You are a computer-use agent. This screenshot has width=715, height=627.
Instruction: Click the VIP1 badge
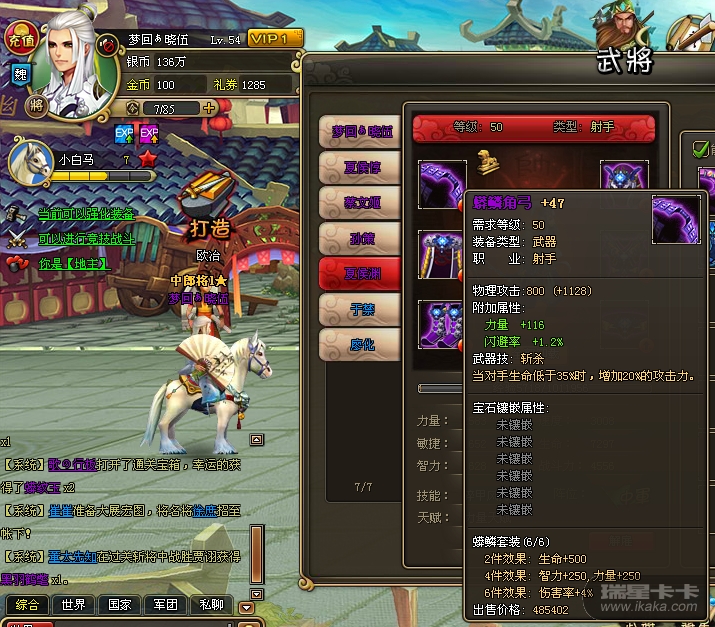[x=273, y=39]
